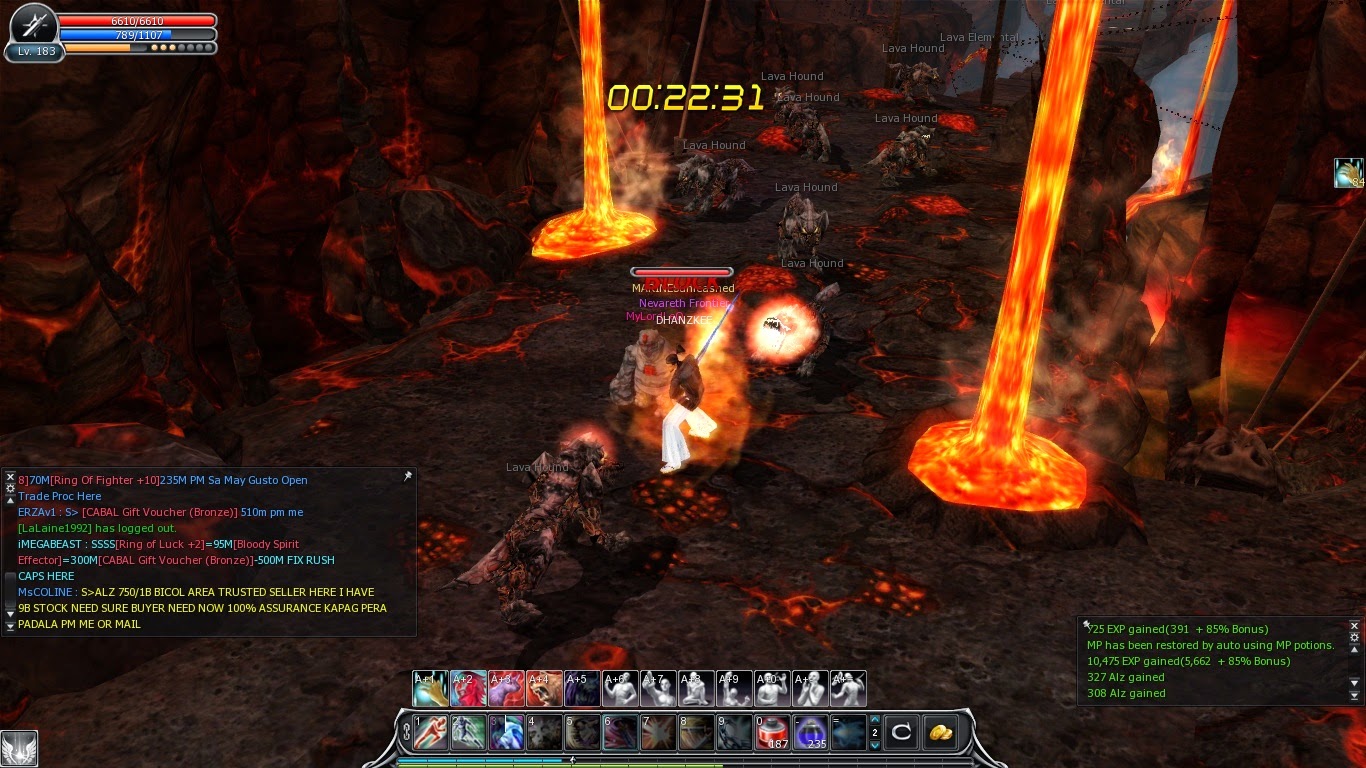Switch hotbar page with the up arrow

tap(875, 719)
